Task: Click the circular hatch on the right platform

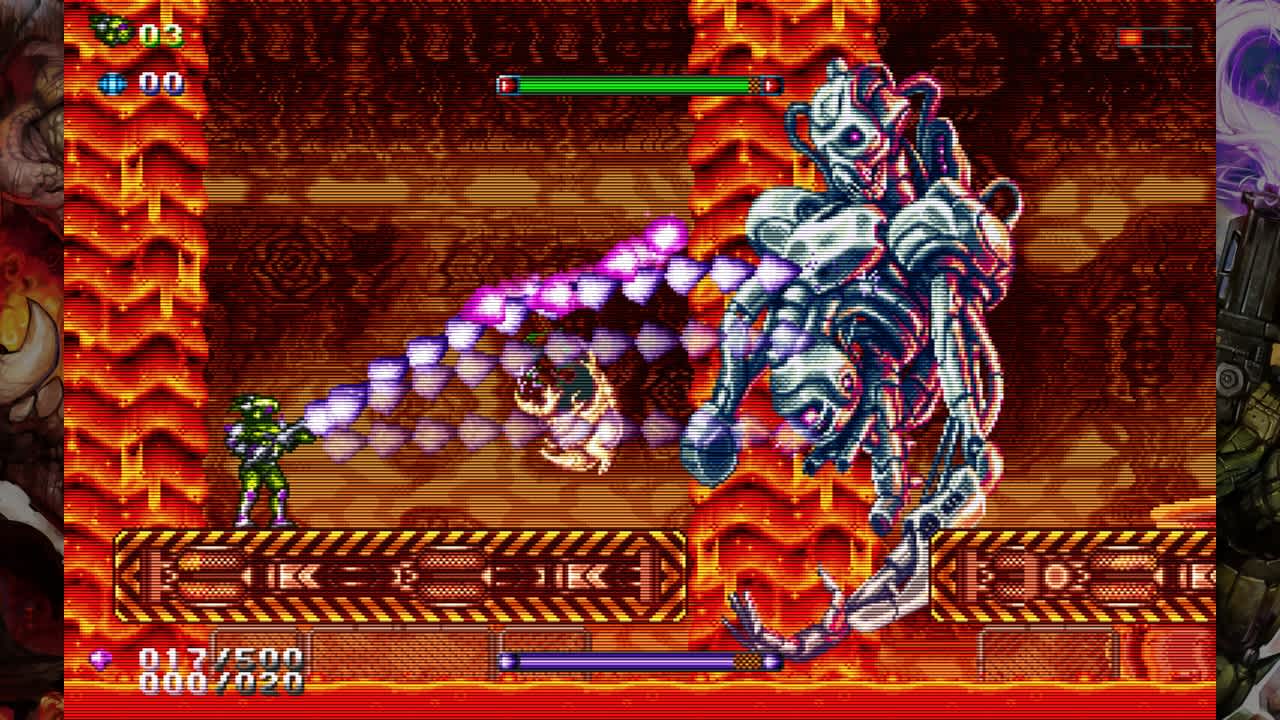Action: click(1054, 575)
